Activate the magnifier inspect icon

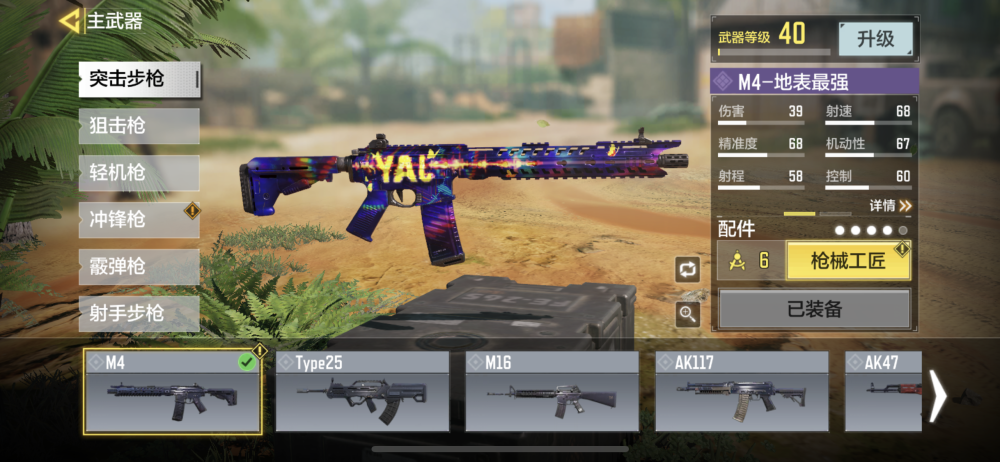tap(687, 314)
